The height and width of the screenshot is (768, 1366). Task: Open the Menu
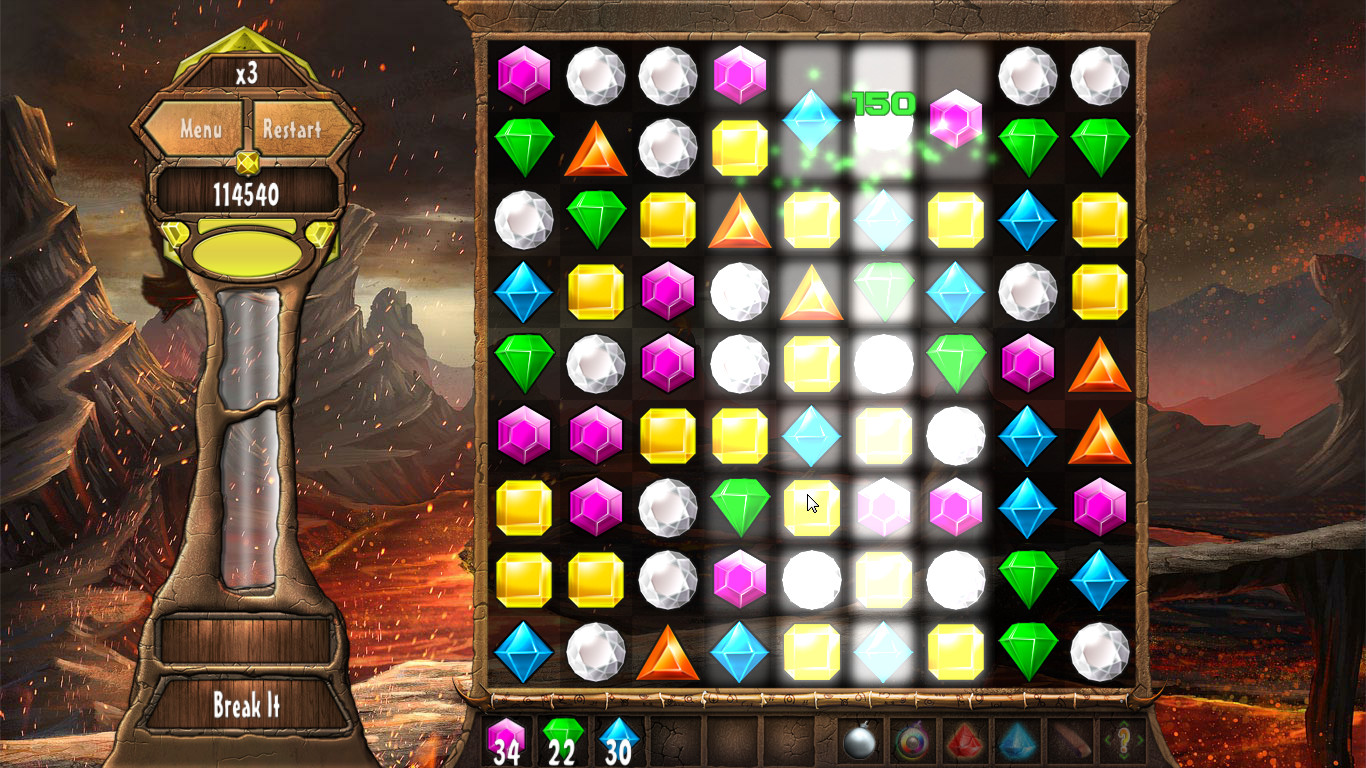(202, 130)
